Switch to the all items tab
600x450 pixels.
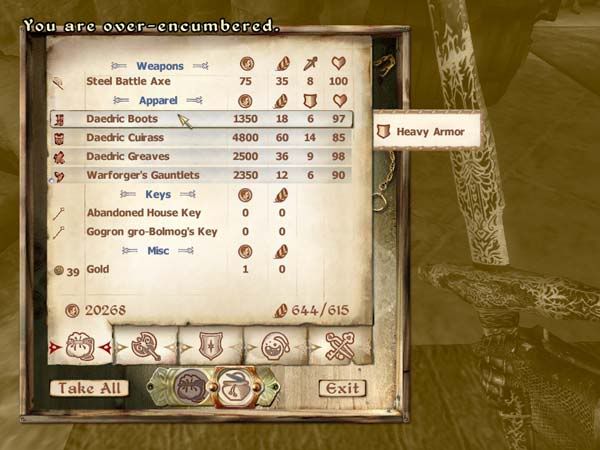click(x=79, y=346)
